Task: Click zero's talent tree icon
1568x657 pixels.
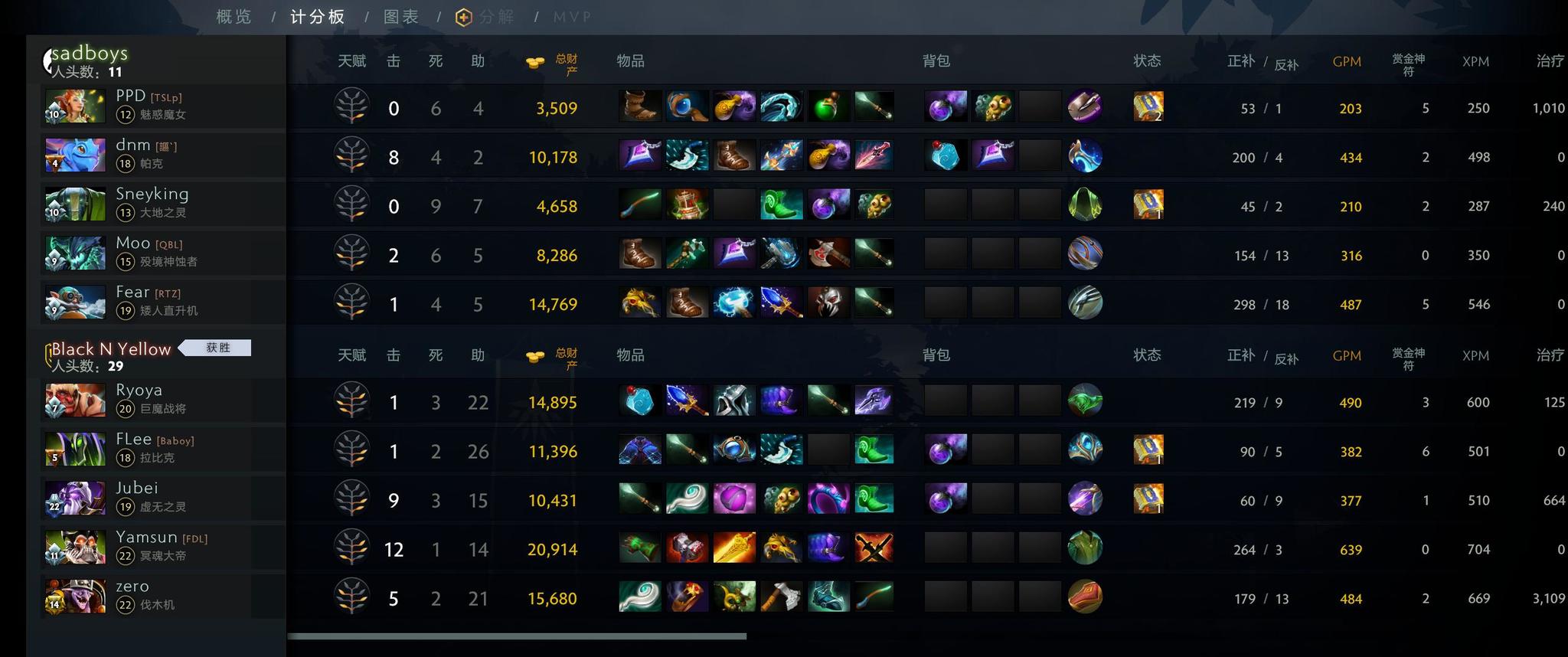Action: [x=351, y=598]
